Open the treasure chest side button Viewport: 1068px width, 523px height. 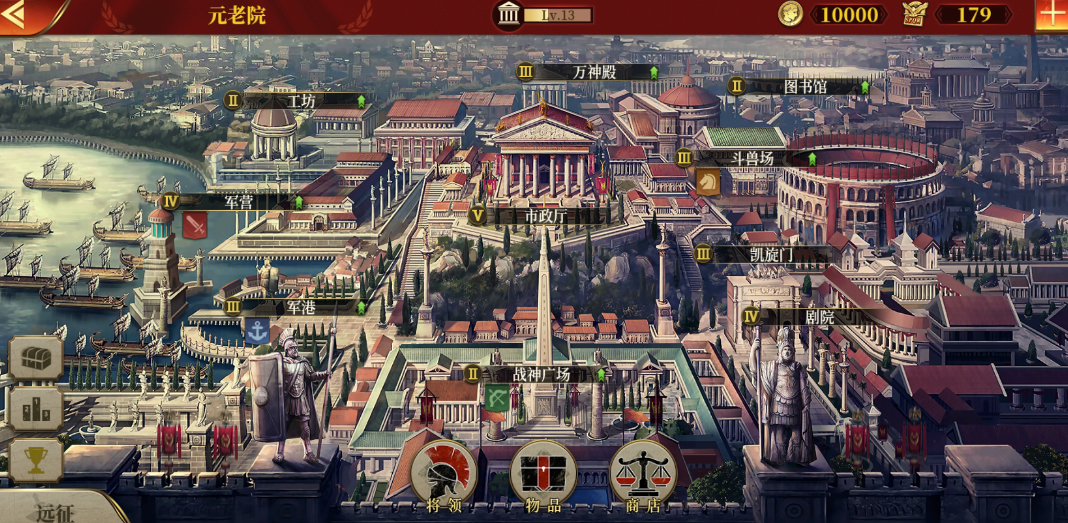pos(36,357)
